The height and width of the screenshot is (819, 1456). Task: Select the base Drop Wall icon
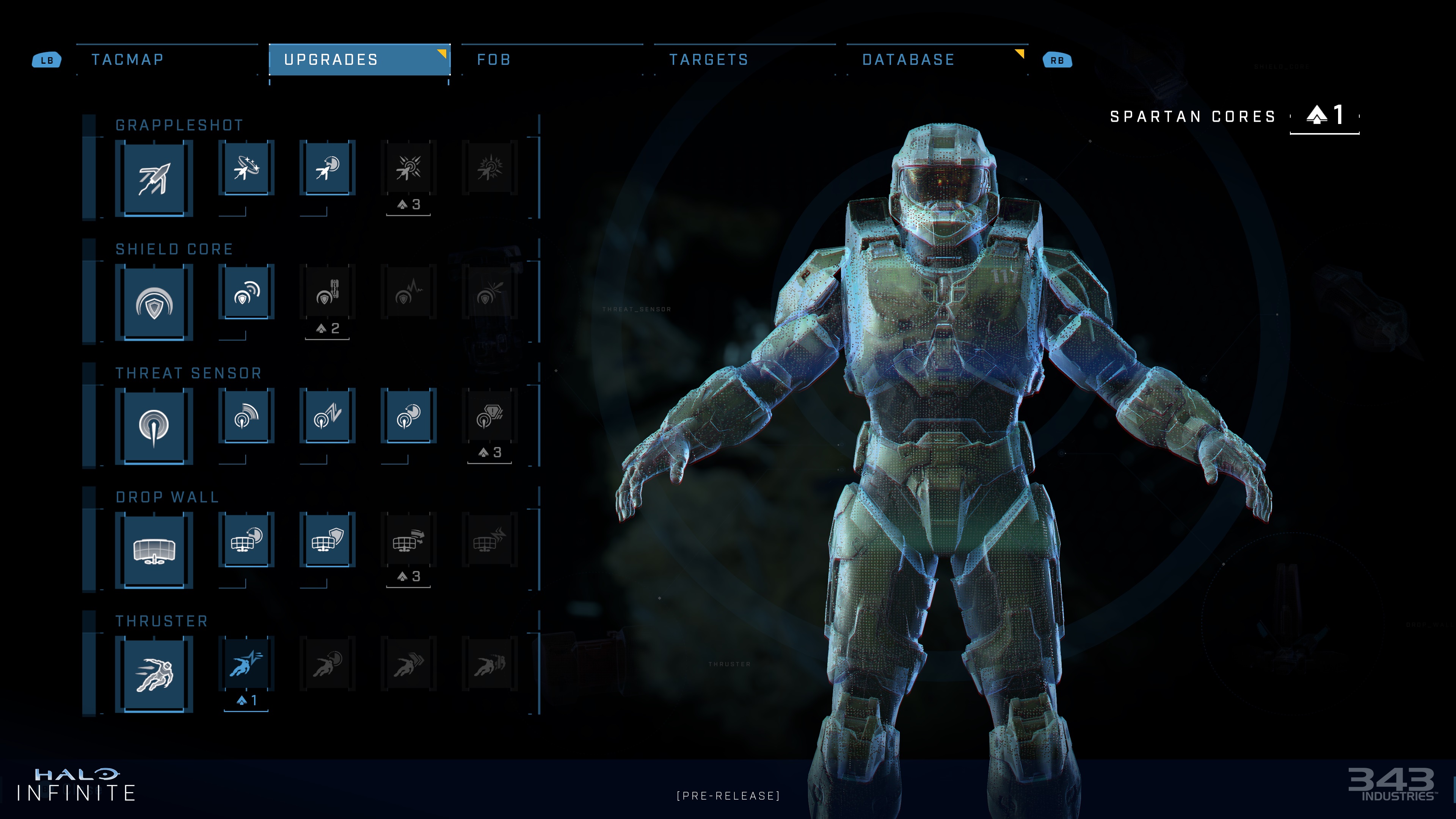click(154, 551)
